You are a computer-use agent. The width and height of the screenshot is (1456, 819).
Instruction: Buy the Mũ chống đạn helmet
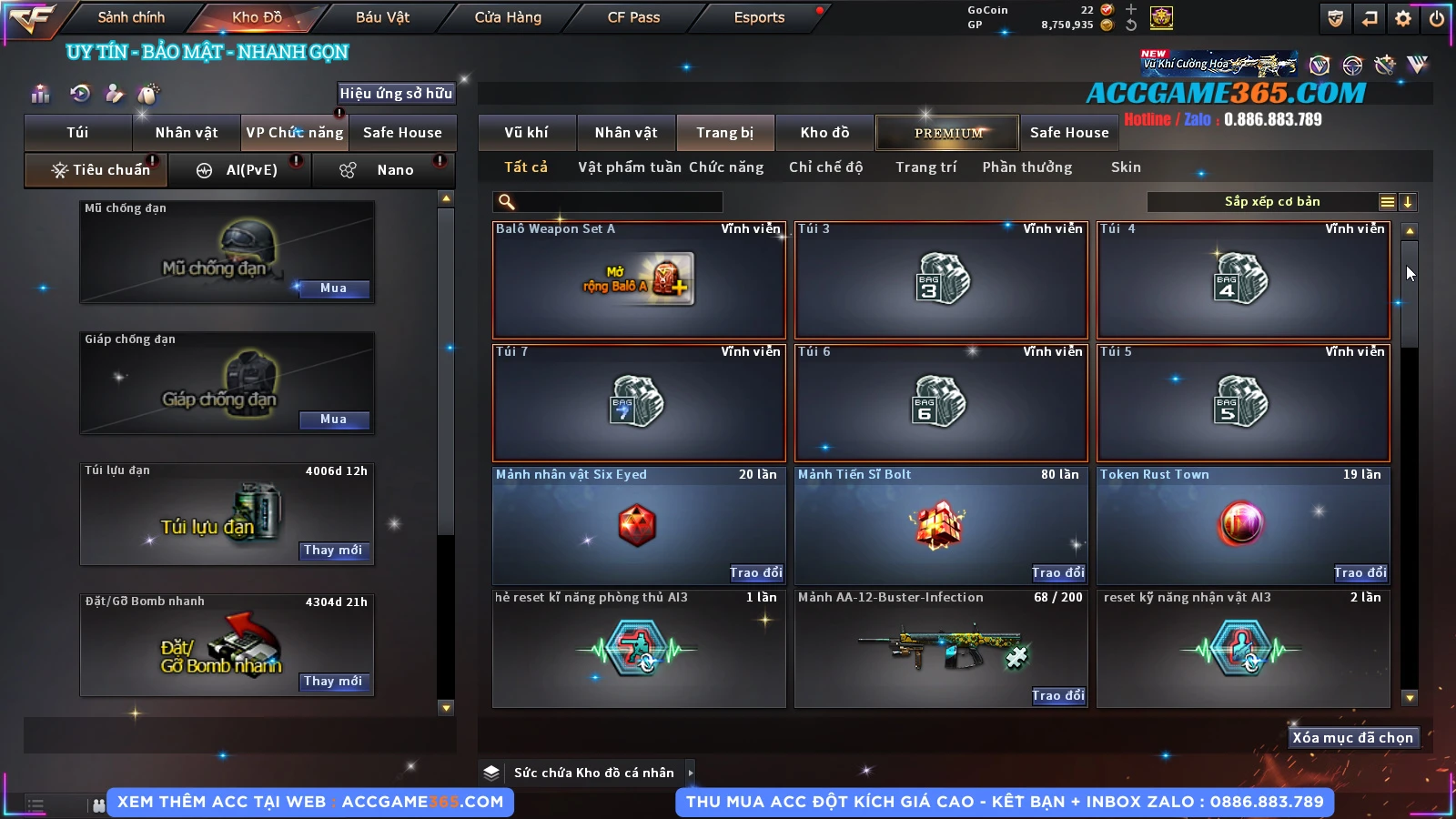333,288
